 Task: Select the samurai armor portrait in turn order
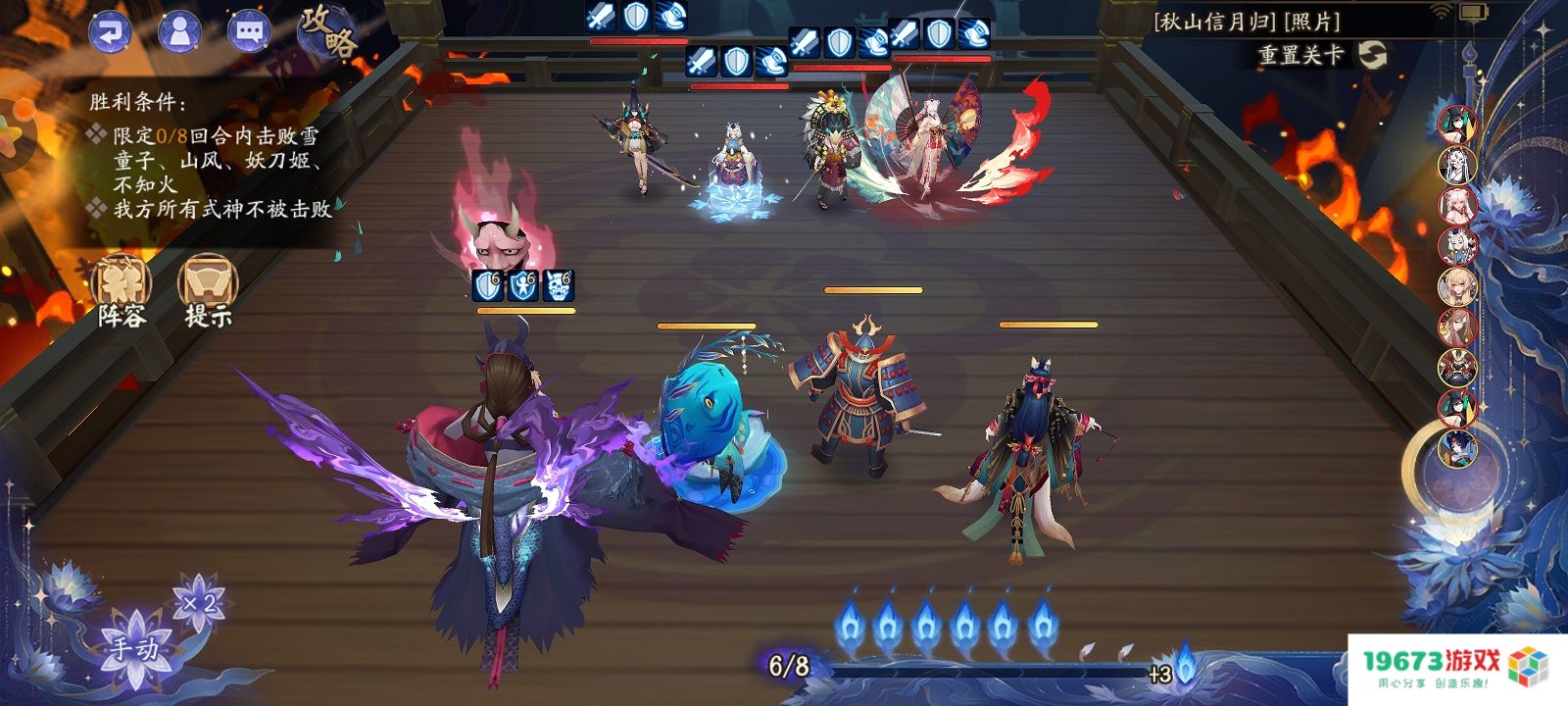point(1457,368)
